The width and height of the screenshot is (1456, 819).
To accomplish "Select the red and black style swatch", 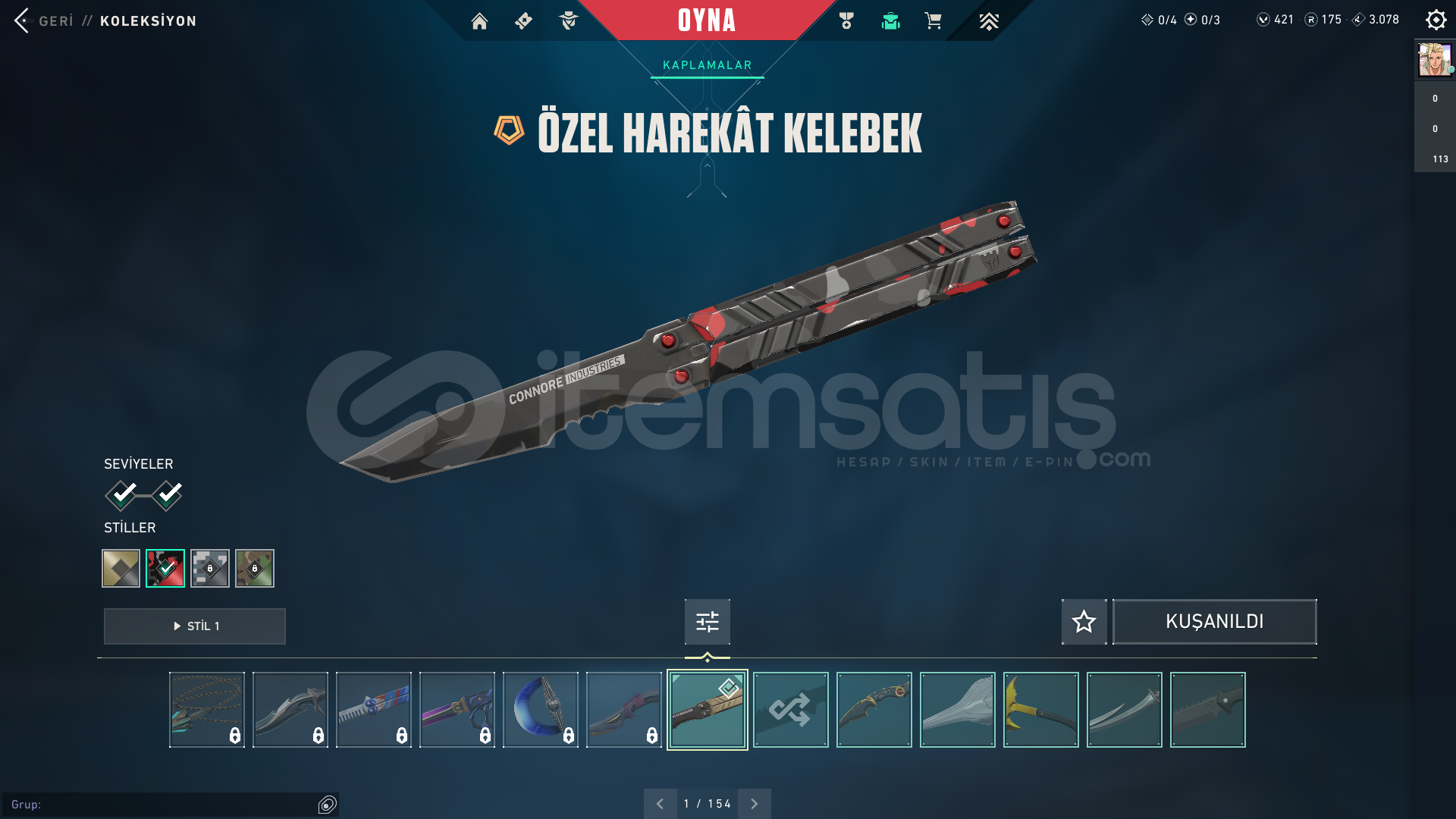I will coord(165,568).
